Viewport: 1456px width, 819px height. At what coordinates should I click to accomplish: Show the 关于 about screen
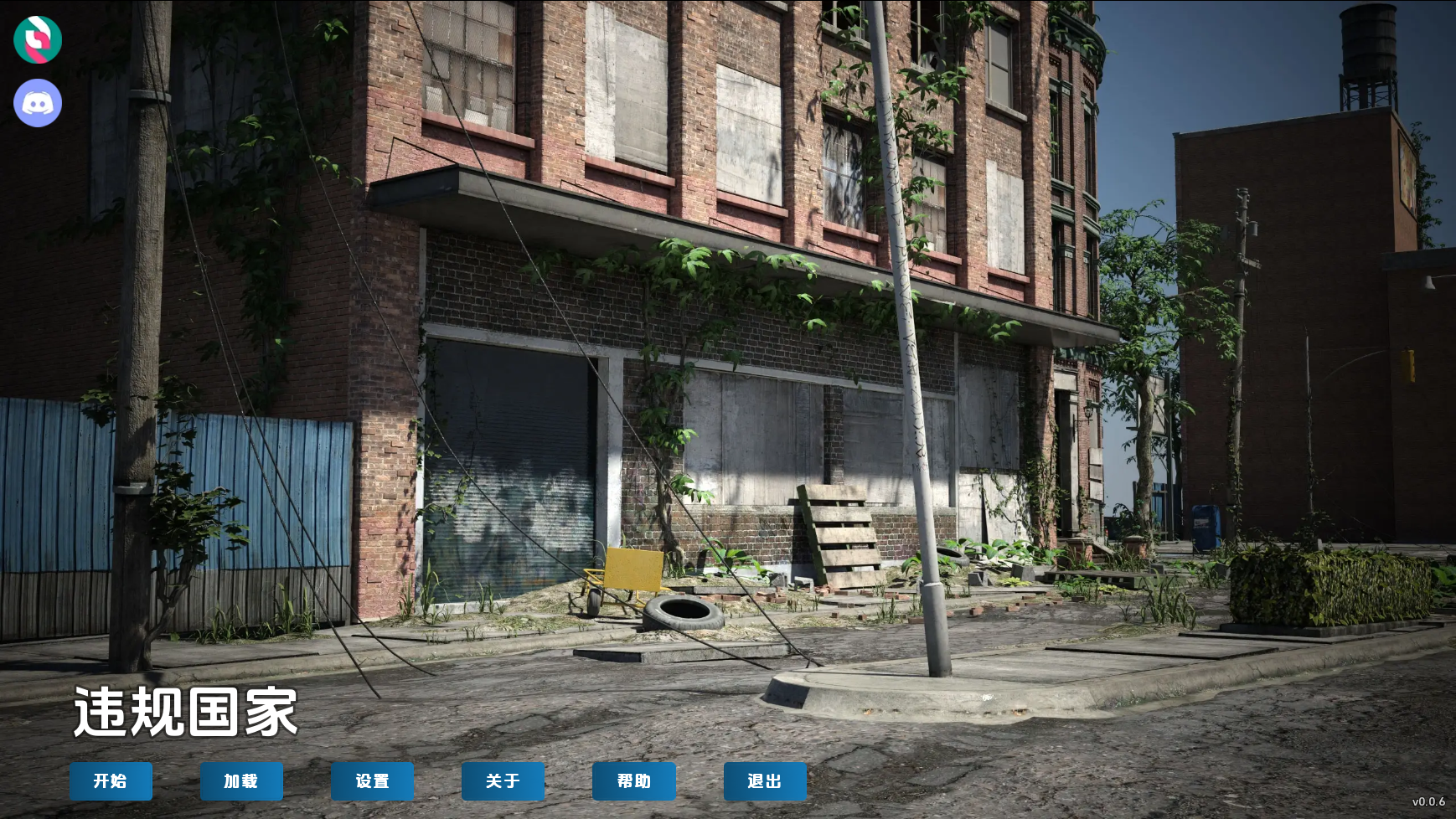pos(503,780)
